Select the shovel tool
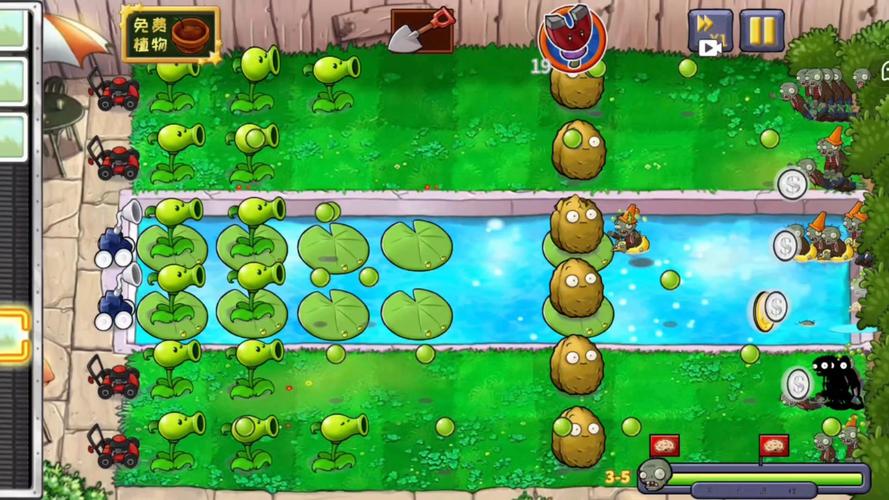 coord(420,31)
